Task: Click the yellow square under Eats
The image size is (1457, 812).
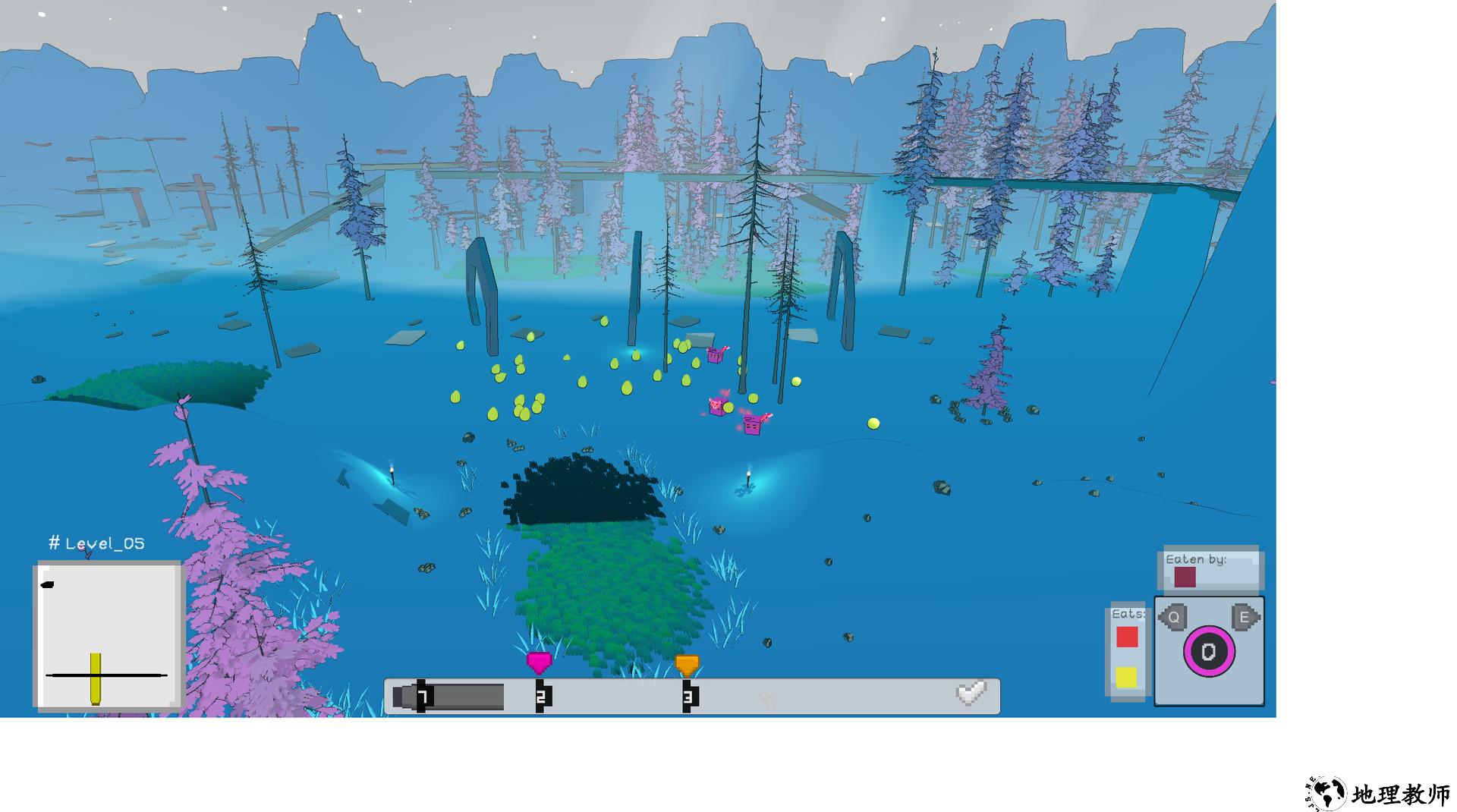Action: (1126, 677)
